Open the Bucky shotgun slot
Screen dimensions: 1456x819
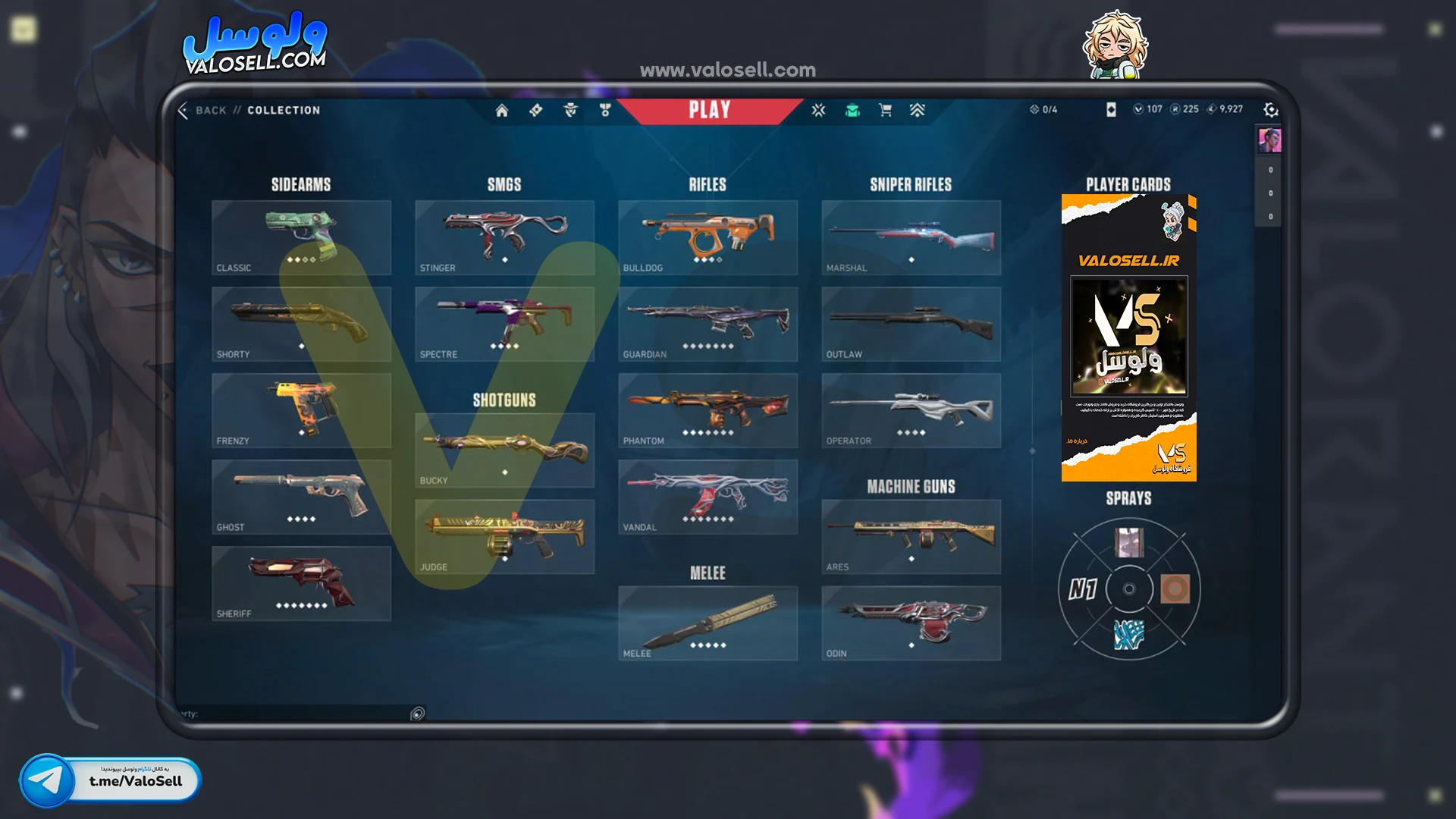[x=504, y=450]
